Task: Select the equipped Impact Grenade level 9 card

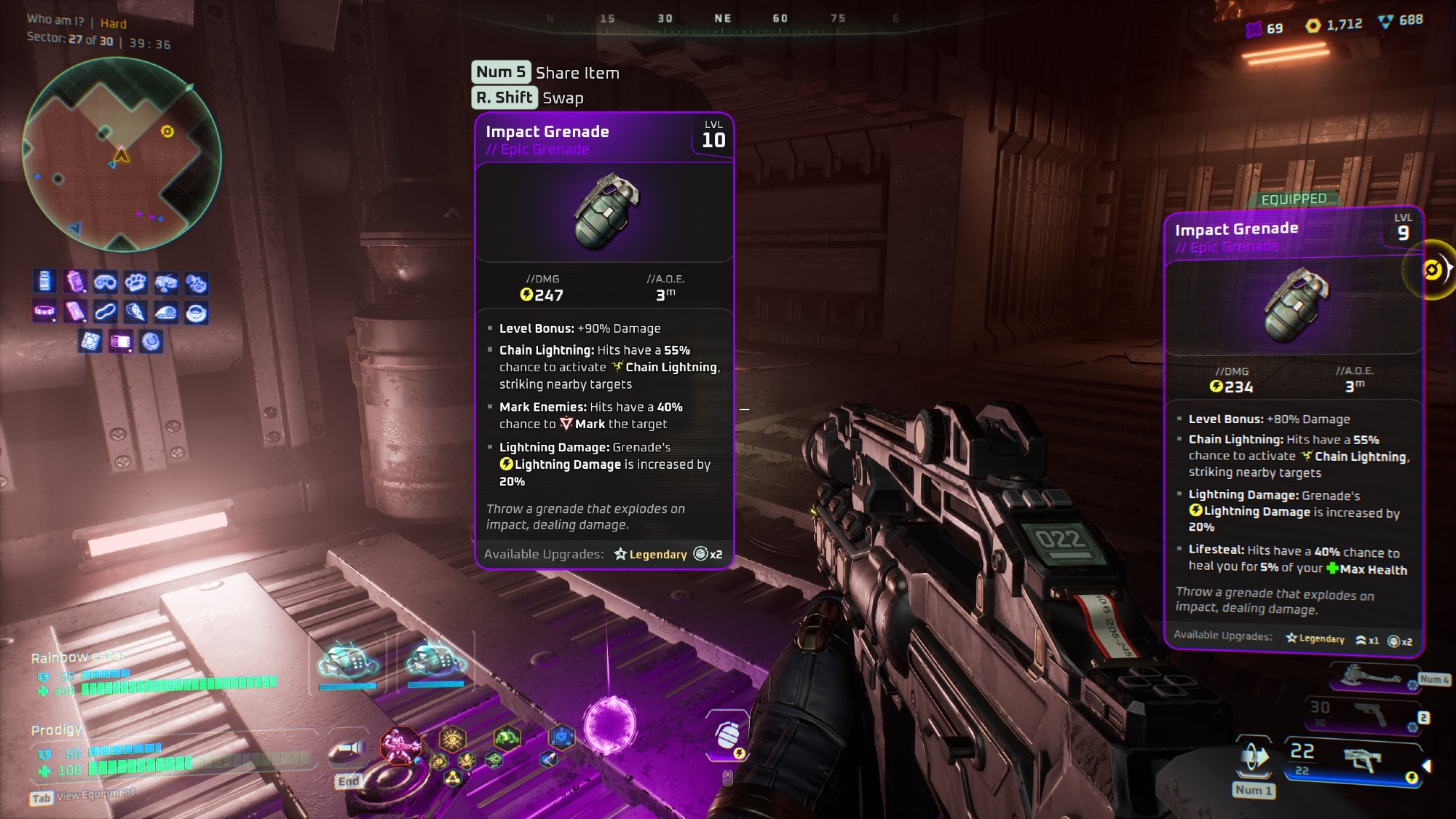Action: pos(1293,431)
